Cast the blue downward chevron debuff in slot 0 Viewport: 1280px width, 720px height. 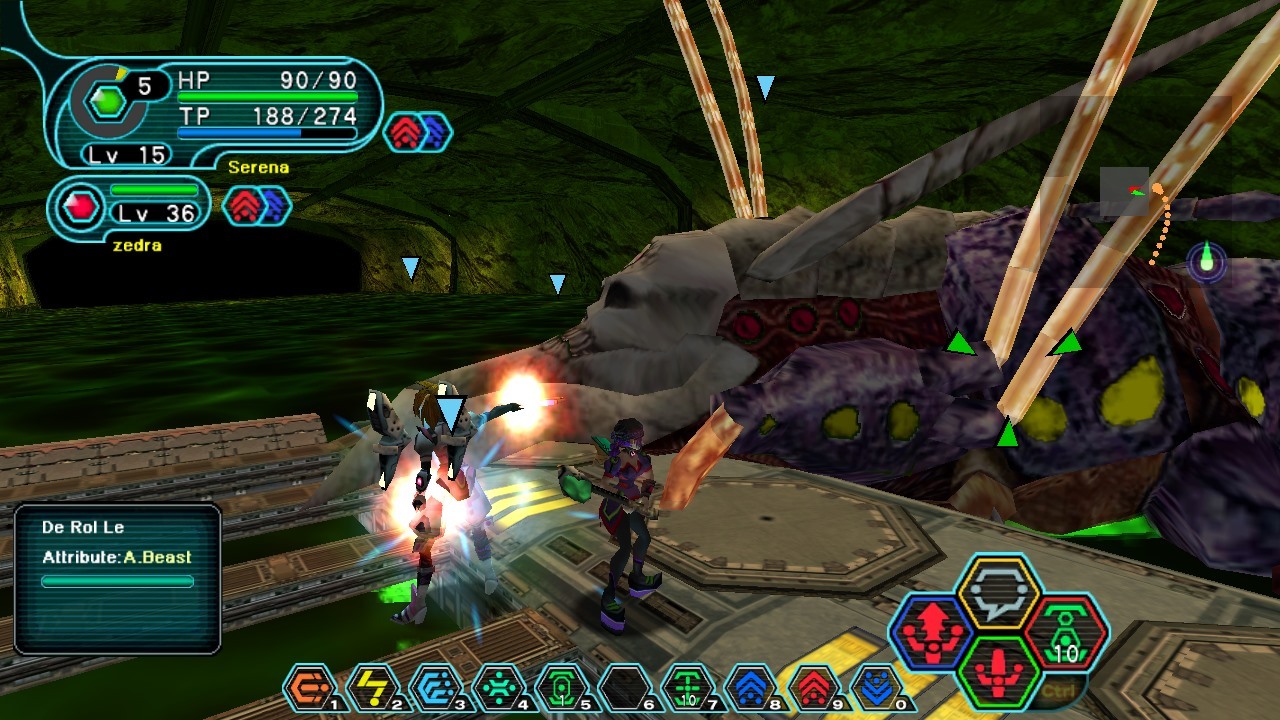pos(876,686)
